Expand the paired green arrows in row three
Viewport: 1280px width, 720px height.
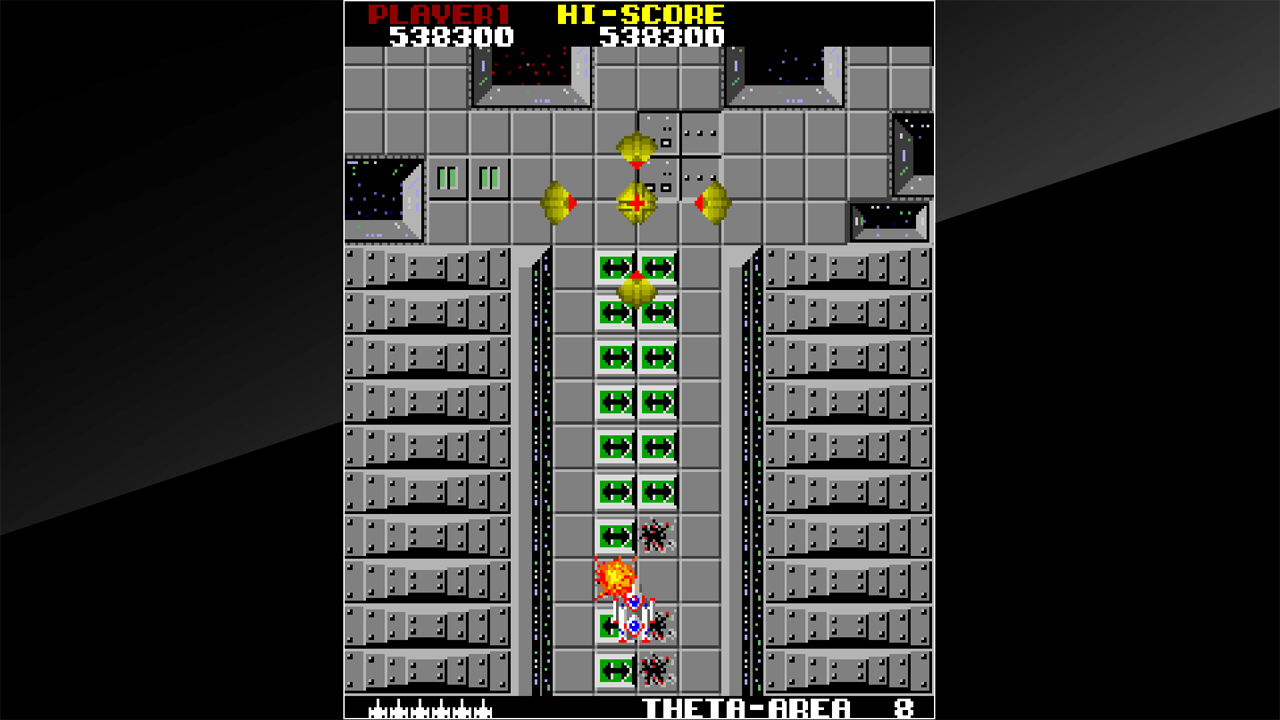(637, 354)
